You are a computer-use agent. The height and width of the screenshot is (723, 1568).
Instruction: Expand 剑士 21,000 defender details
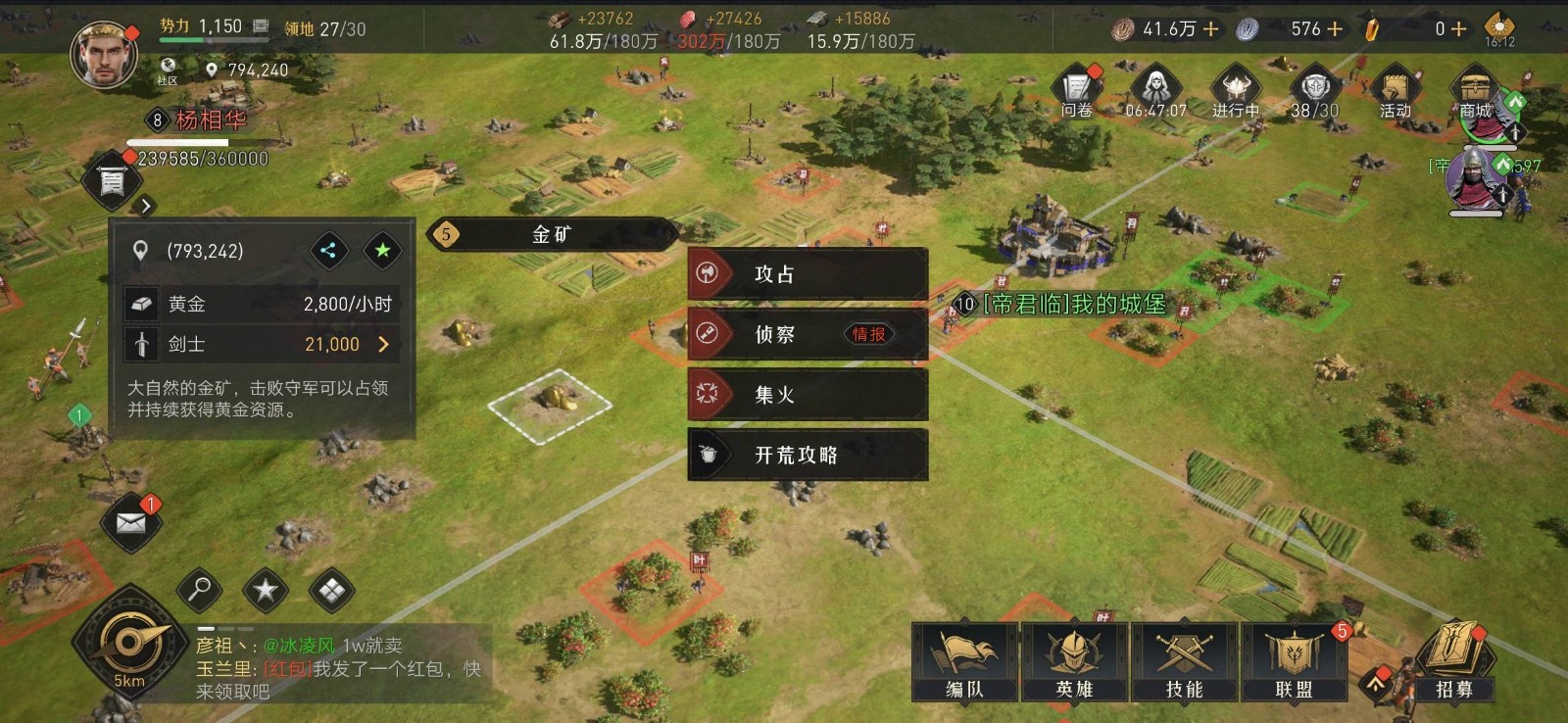pyautogui.click(x=384, y=345)
